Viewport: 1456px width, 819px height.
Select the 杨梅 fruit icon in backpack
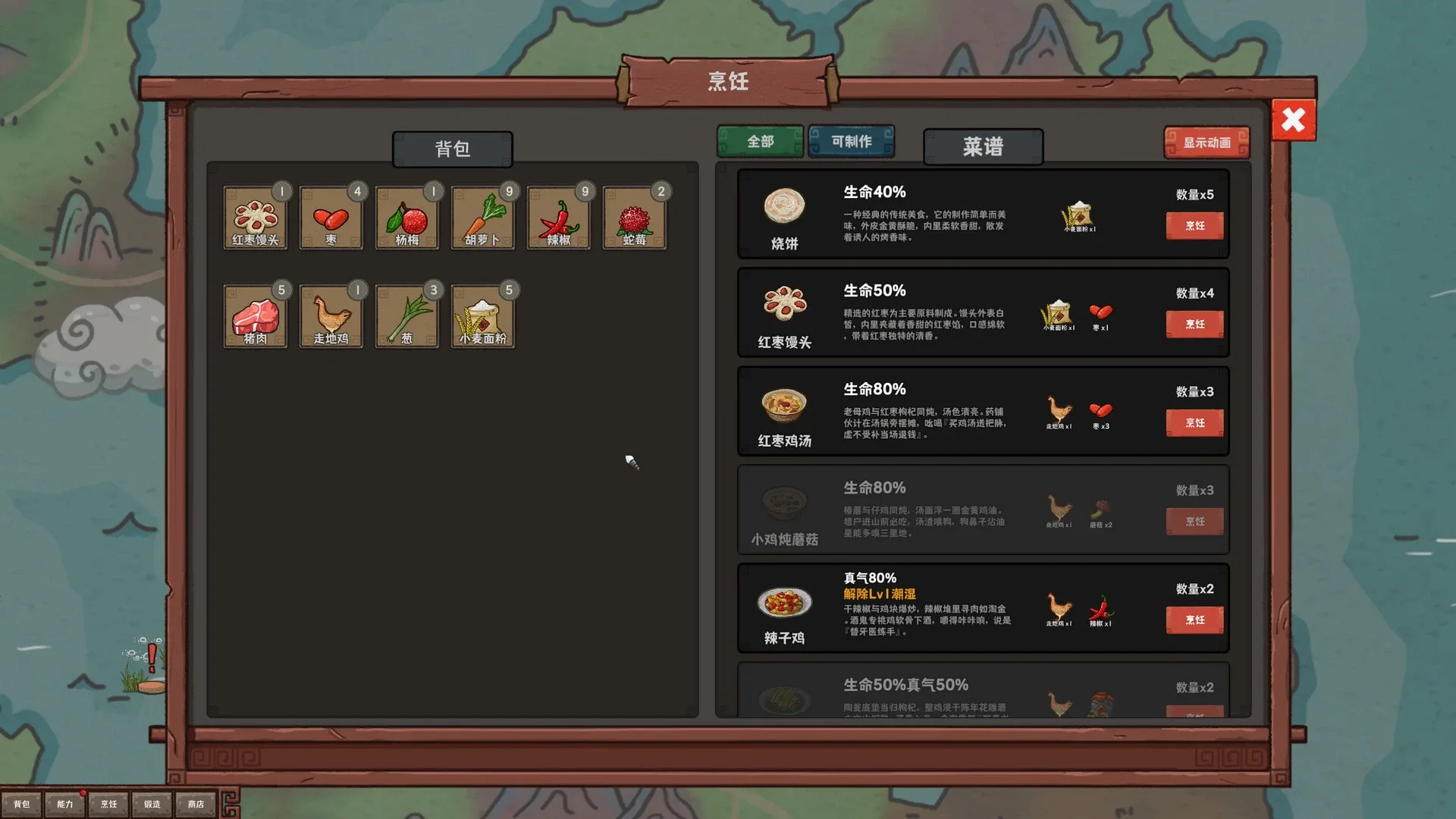407,218
